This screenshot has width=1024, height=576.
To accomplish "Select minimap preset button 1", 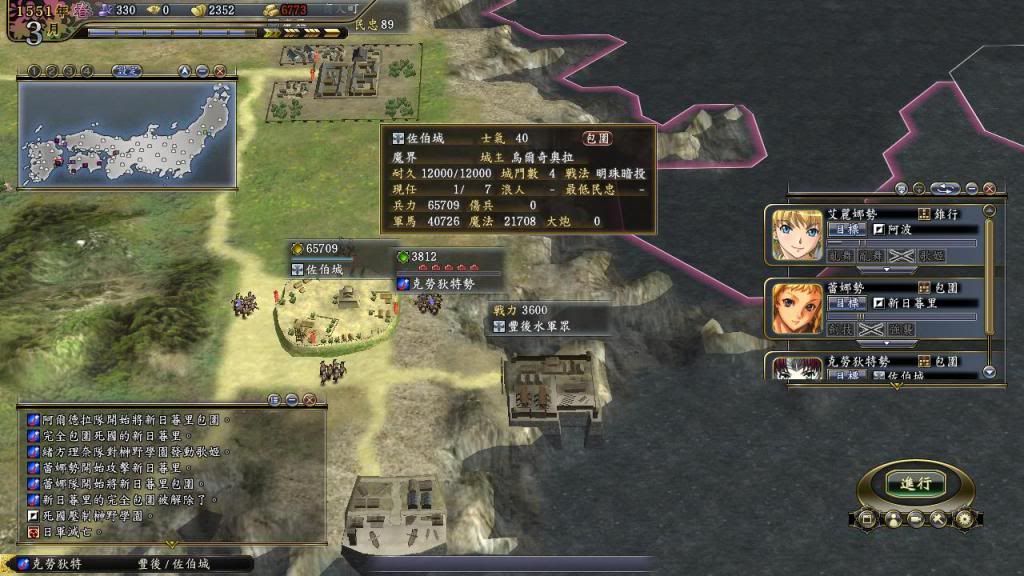I will click(x=32, y=71).
